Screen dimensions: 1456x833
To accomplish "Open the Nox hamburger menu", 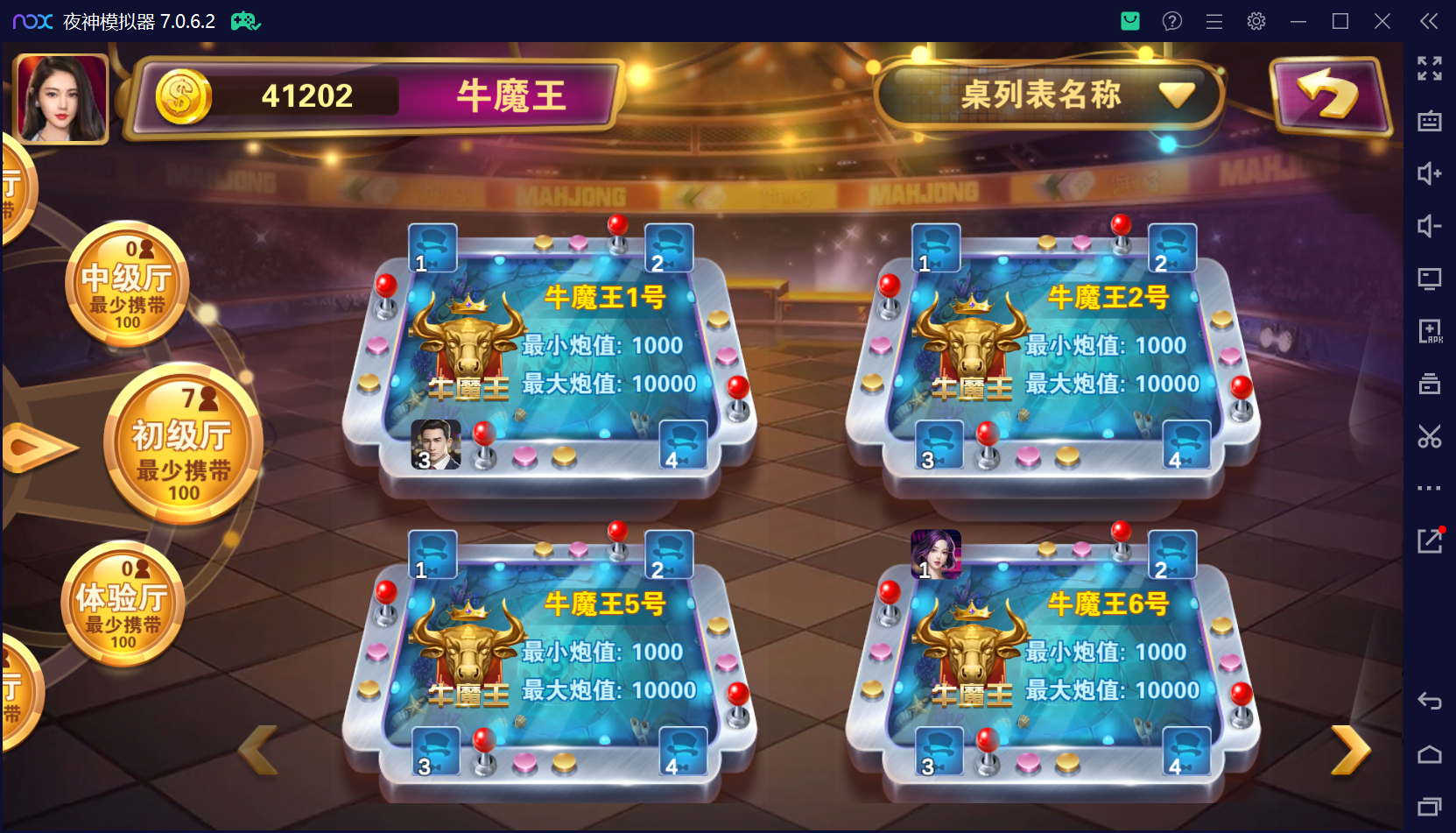I will (x=1213, y=21).
